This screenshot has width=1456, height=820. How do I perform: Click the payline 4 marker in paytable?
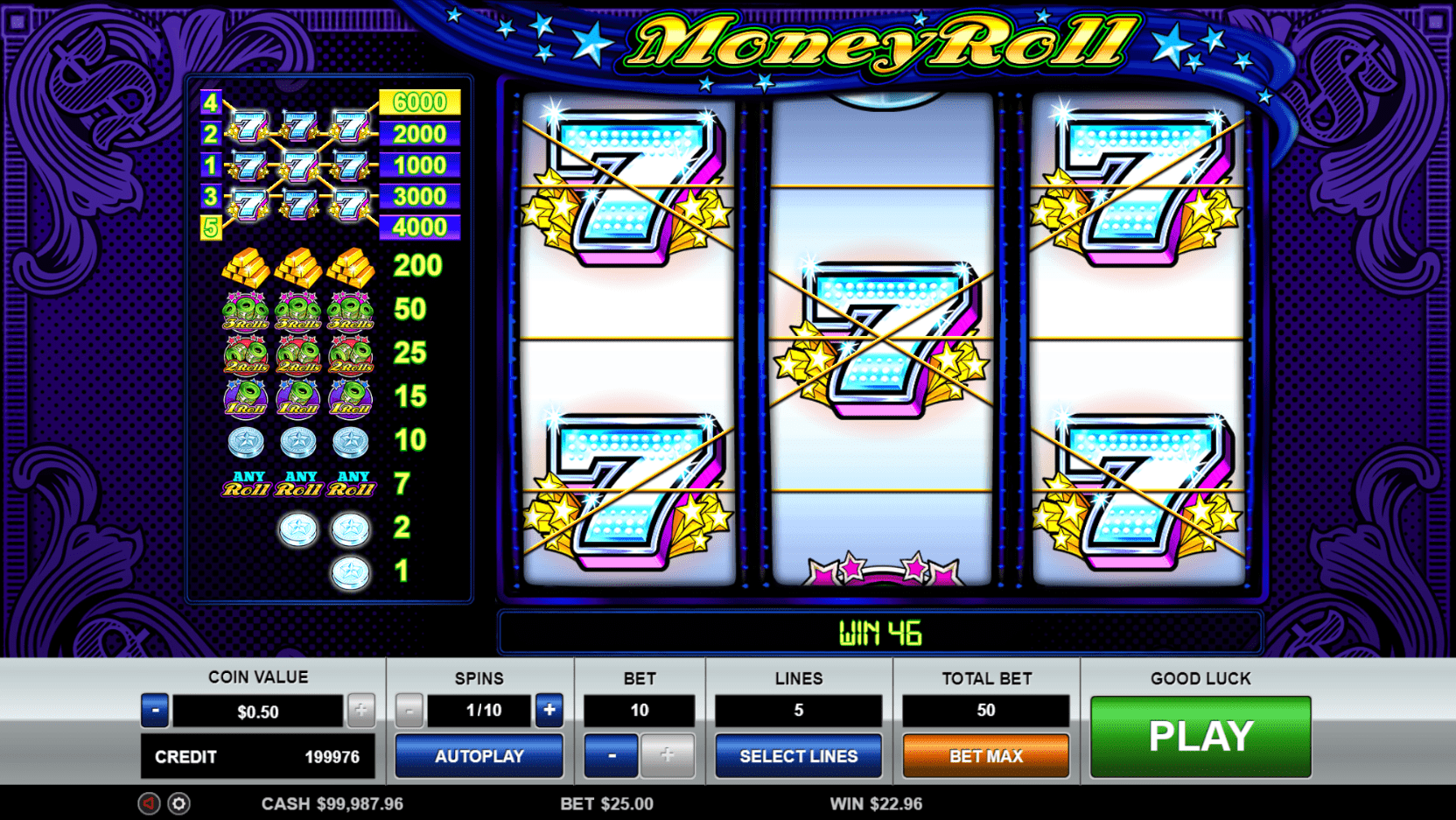(209, 102)
